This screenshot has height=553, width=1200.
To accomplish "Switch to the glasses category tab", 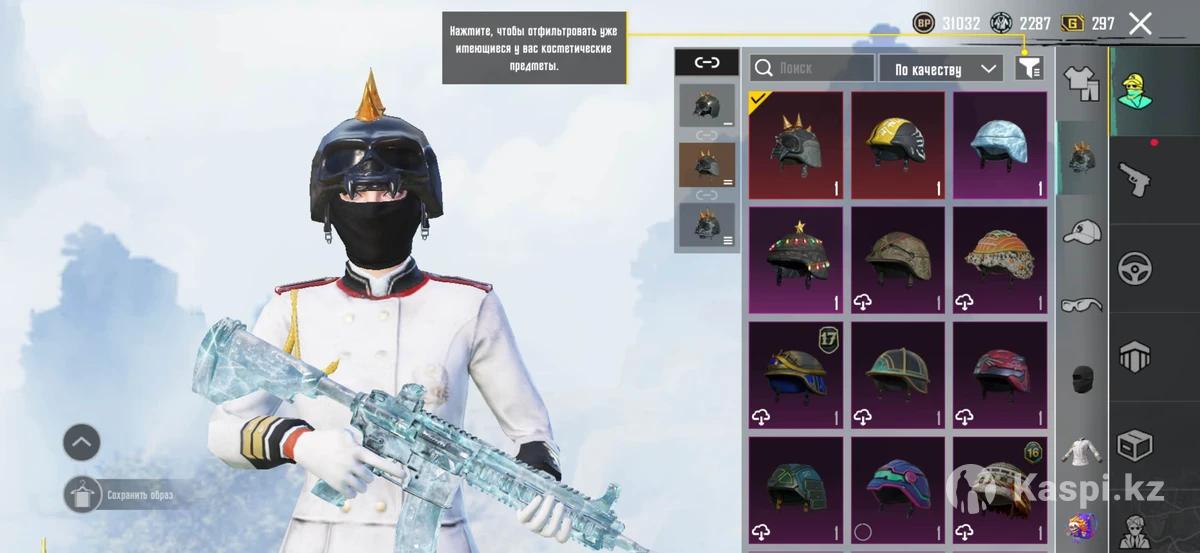I will point(1081,304).
